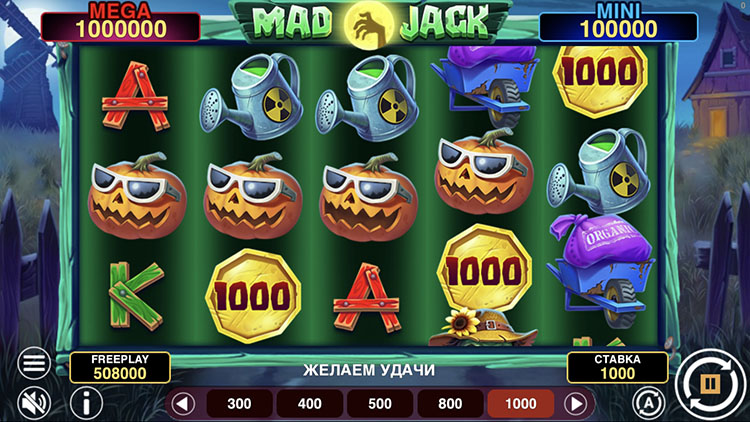
Task: Decrease bet with the left arrow
Action: click(x=182, y=404)
